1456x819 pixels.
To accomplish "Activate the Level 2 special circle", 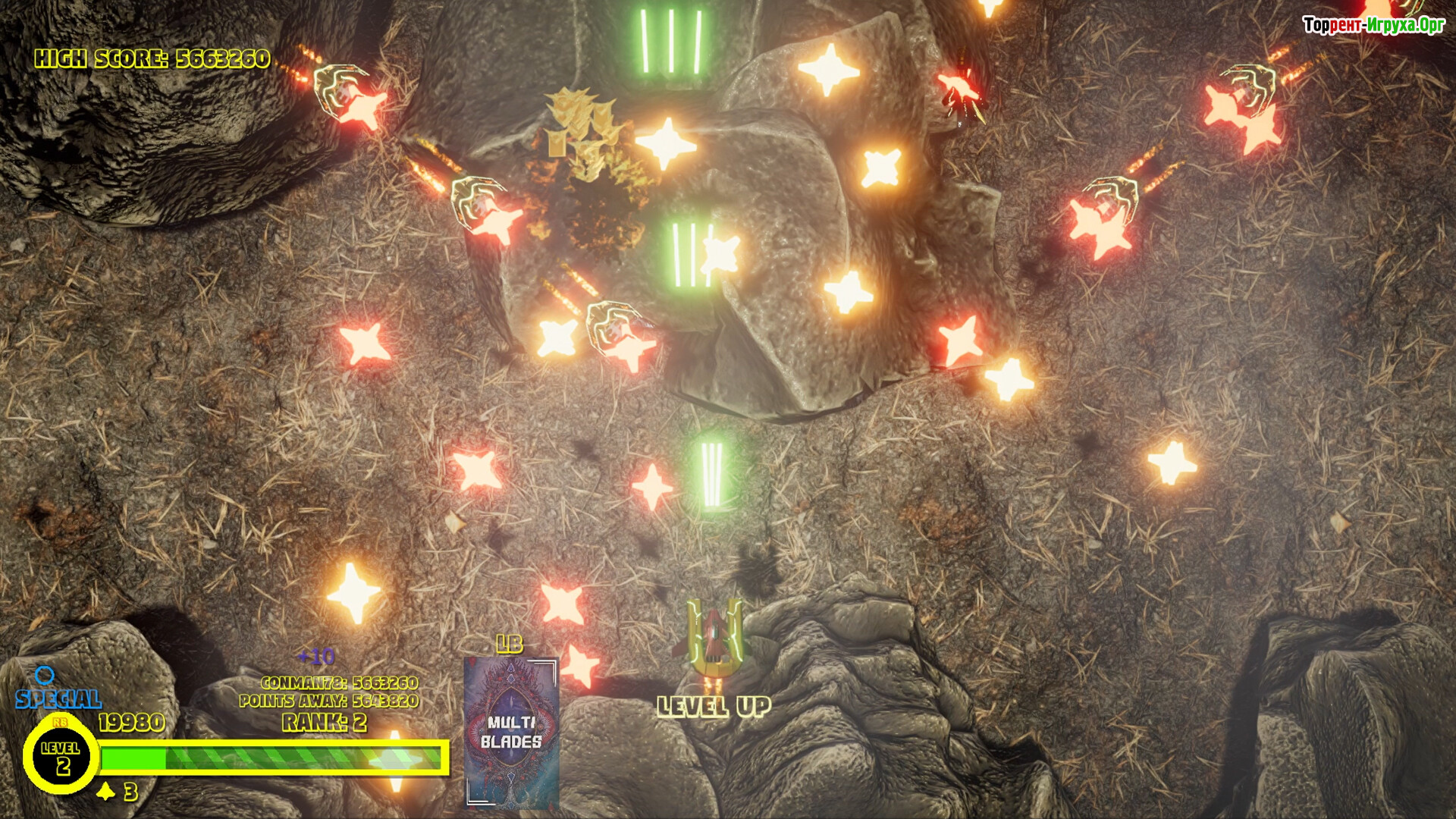I will [61, 757].
